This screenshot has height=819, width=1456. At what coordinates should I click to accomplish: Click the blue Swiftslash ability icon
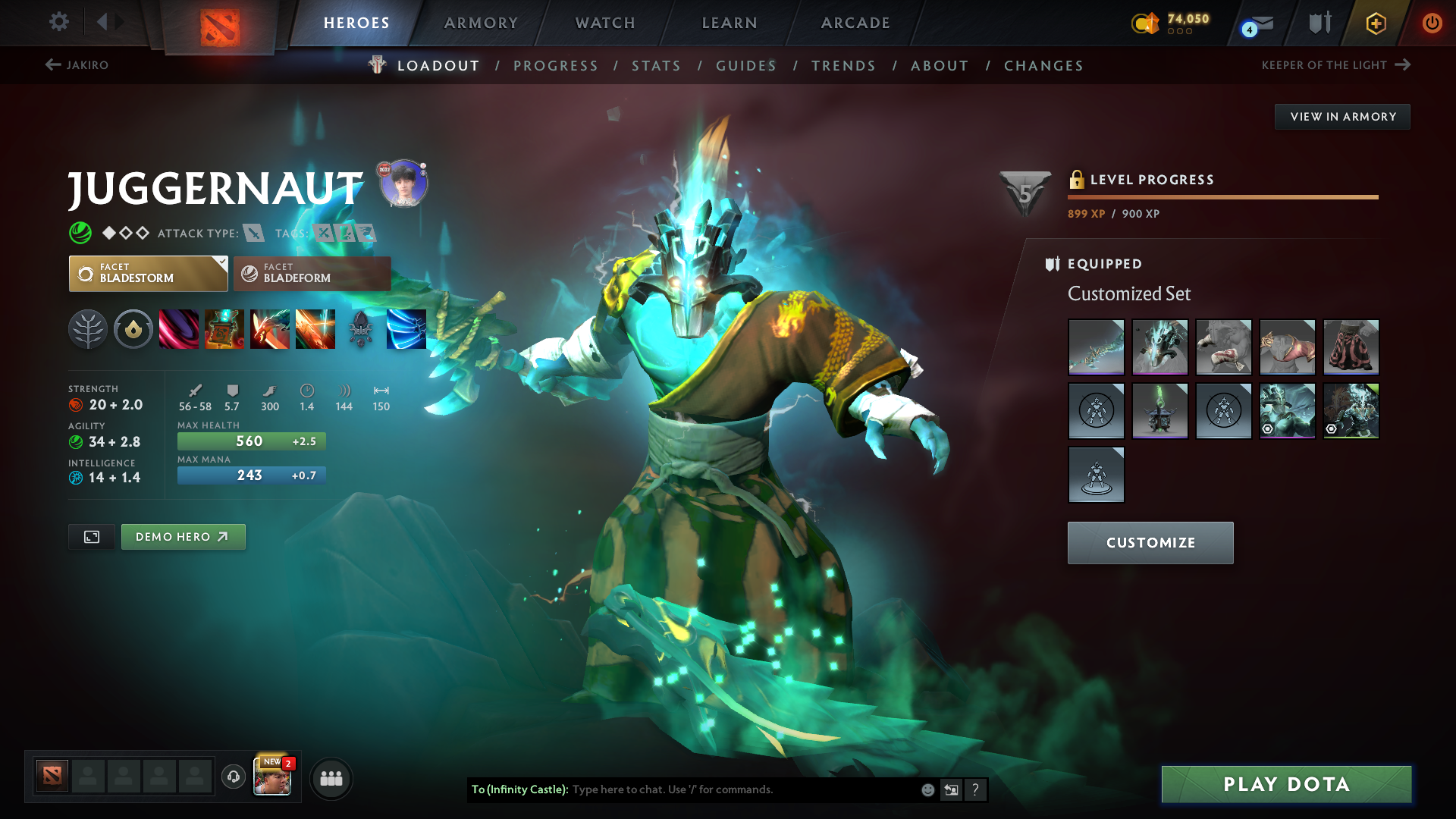[406, 329]
